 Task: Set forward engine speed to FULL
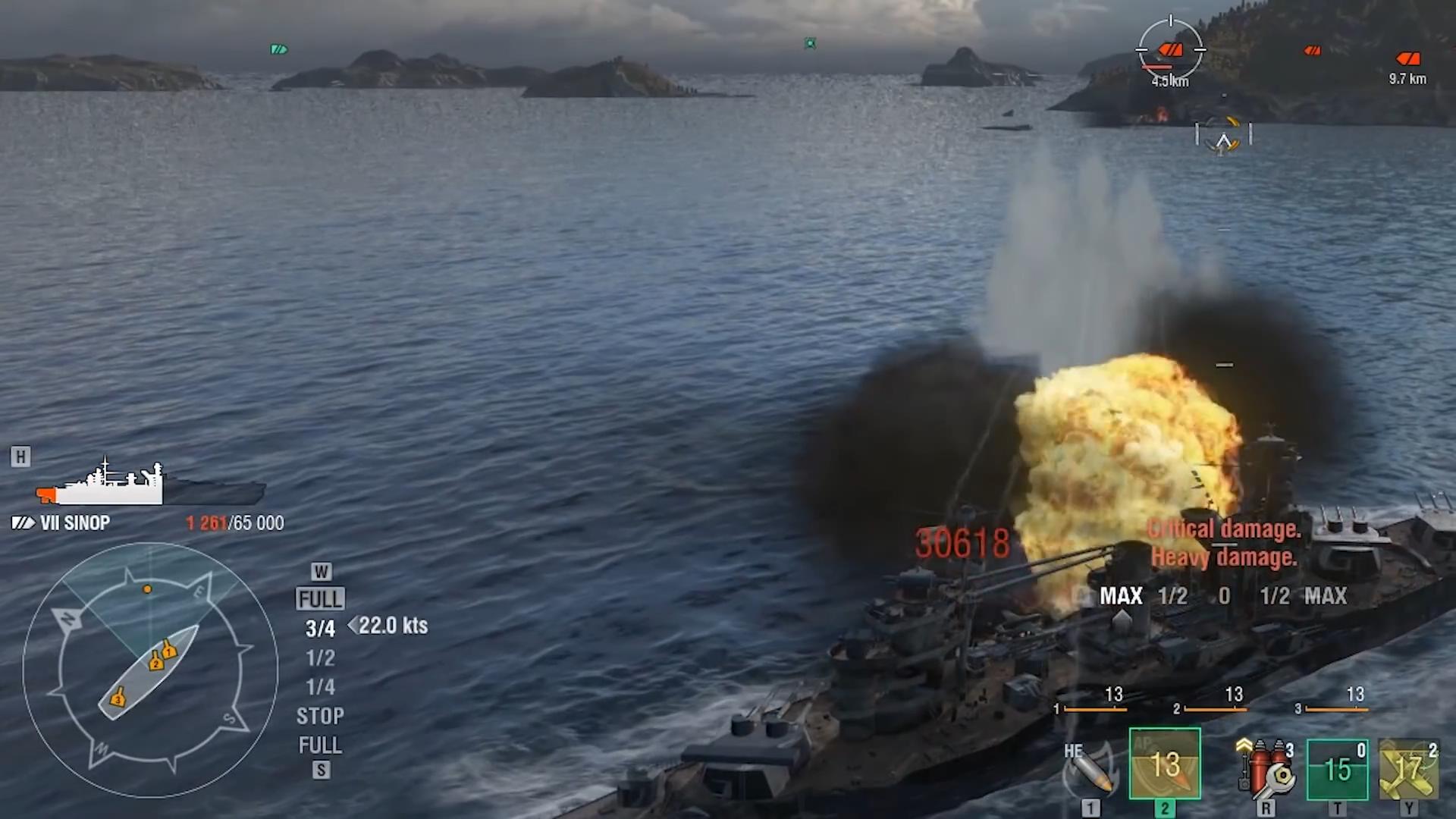320,599
